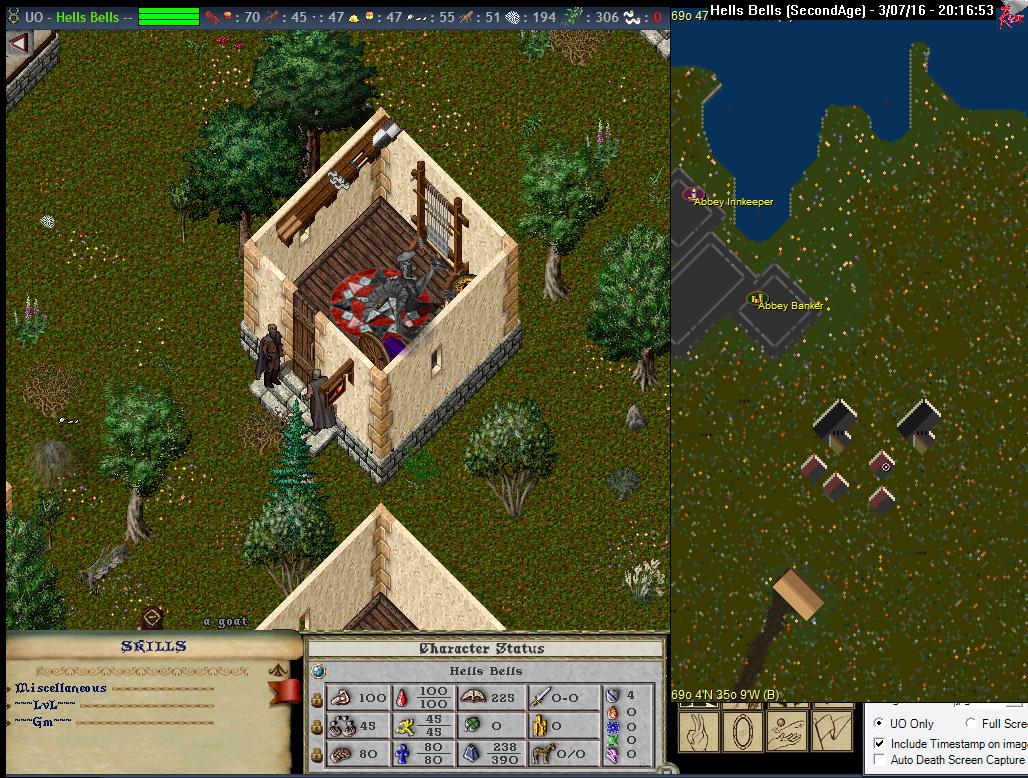Toggle the intelligence stat lock
Screen dimensions: 1028x778
click(x=316, y=754)
